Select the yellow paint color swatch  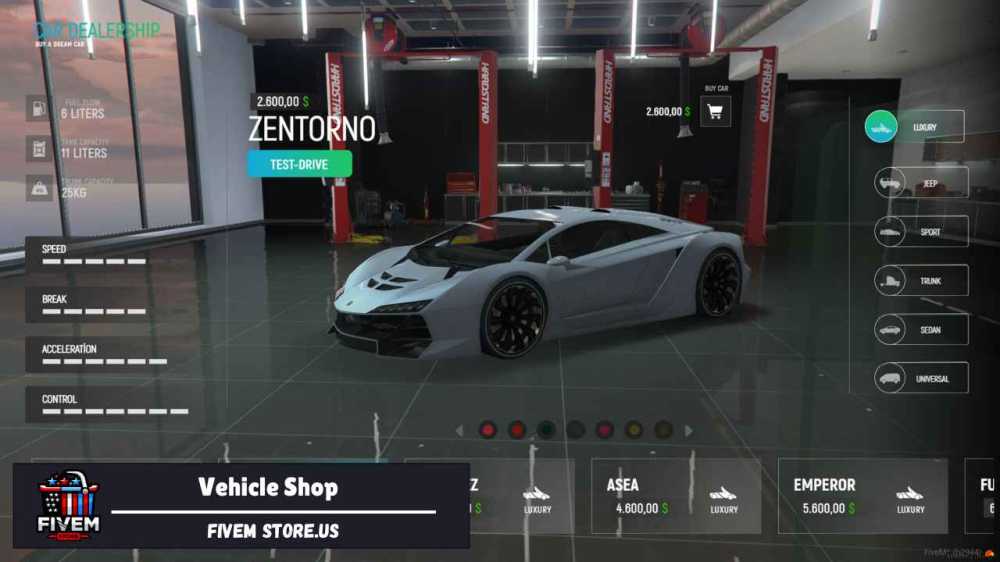(x=634, y=430)
